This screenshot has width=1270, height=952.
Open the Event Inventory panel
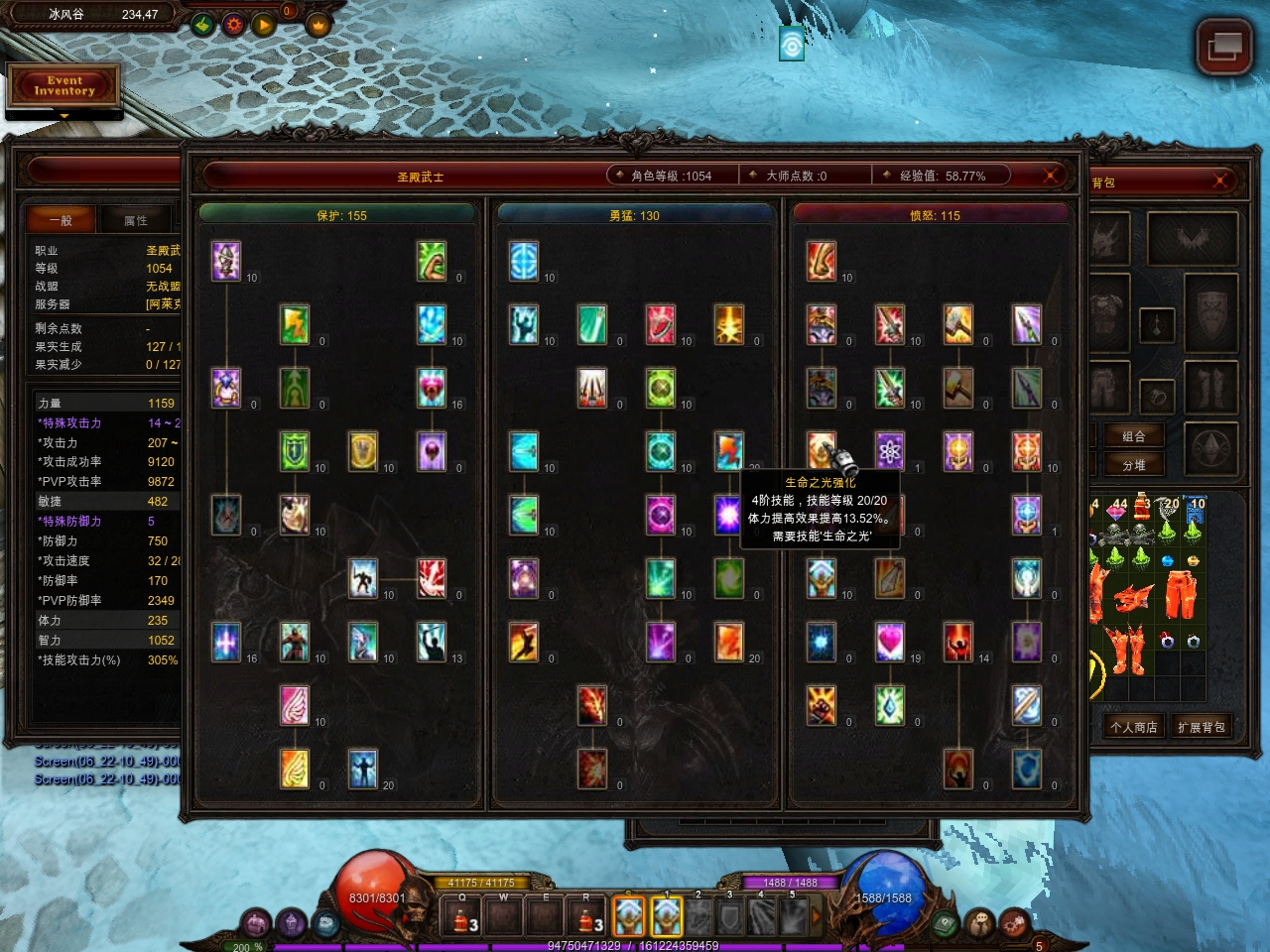tap(64, 86)
